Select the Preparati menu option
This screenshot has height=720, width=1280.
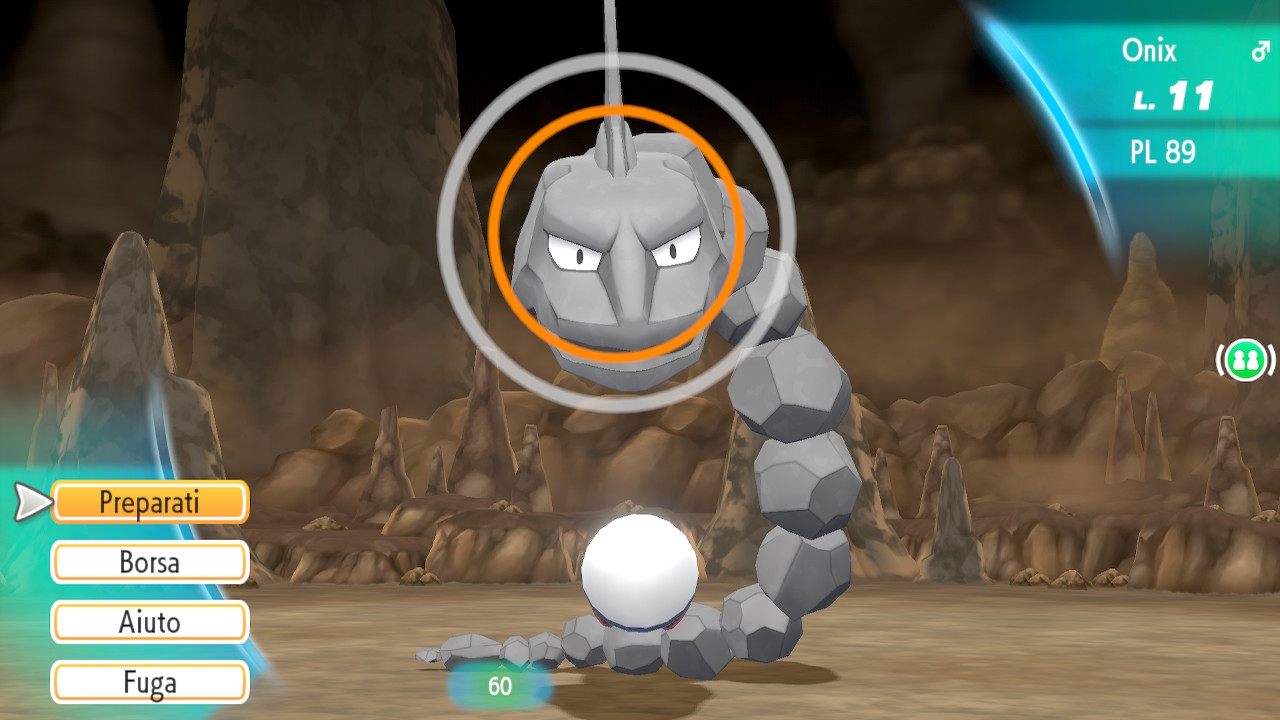tap(150, 502)
